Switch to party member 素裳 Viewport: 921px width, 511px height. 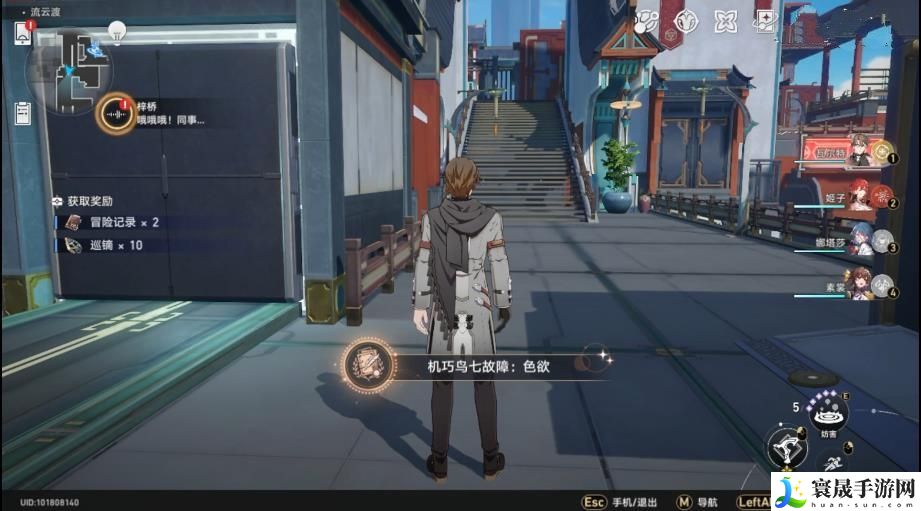click(860, 284)
